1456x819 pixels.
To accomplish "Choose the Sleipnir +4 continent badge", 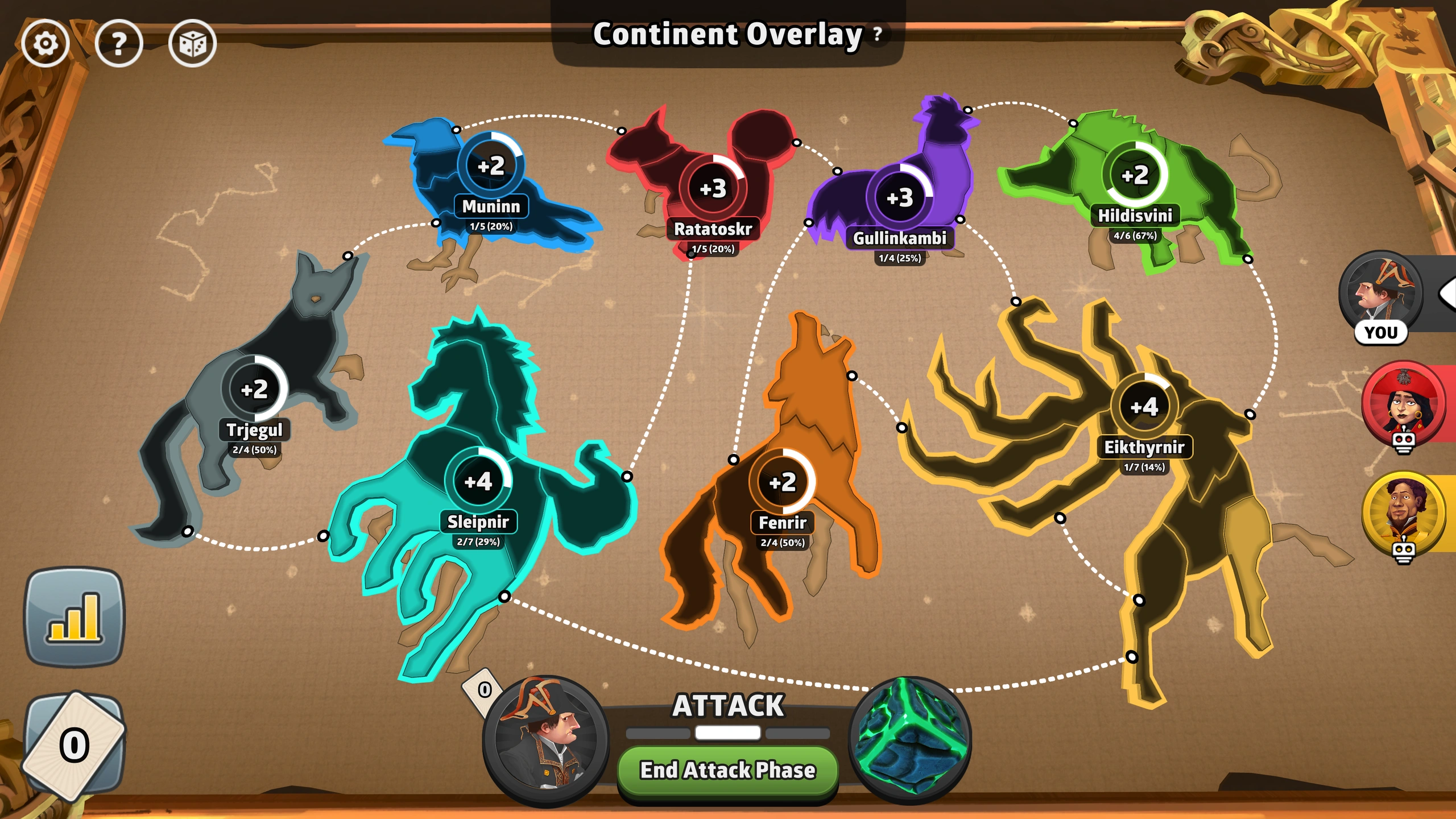I will (478, 482).
